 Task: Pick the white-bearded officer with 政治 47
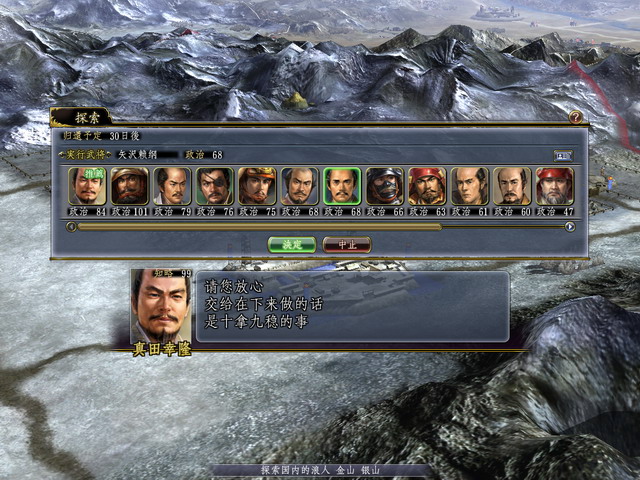(555, 186)
